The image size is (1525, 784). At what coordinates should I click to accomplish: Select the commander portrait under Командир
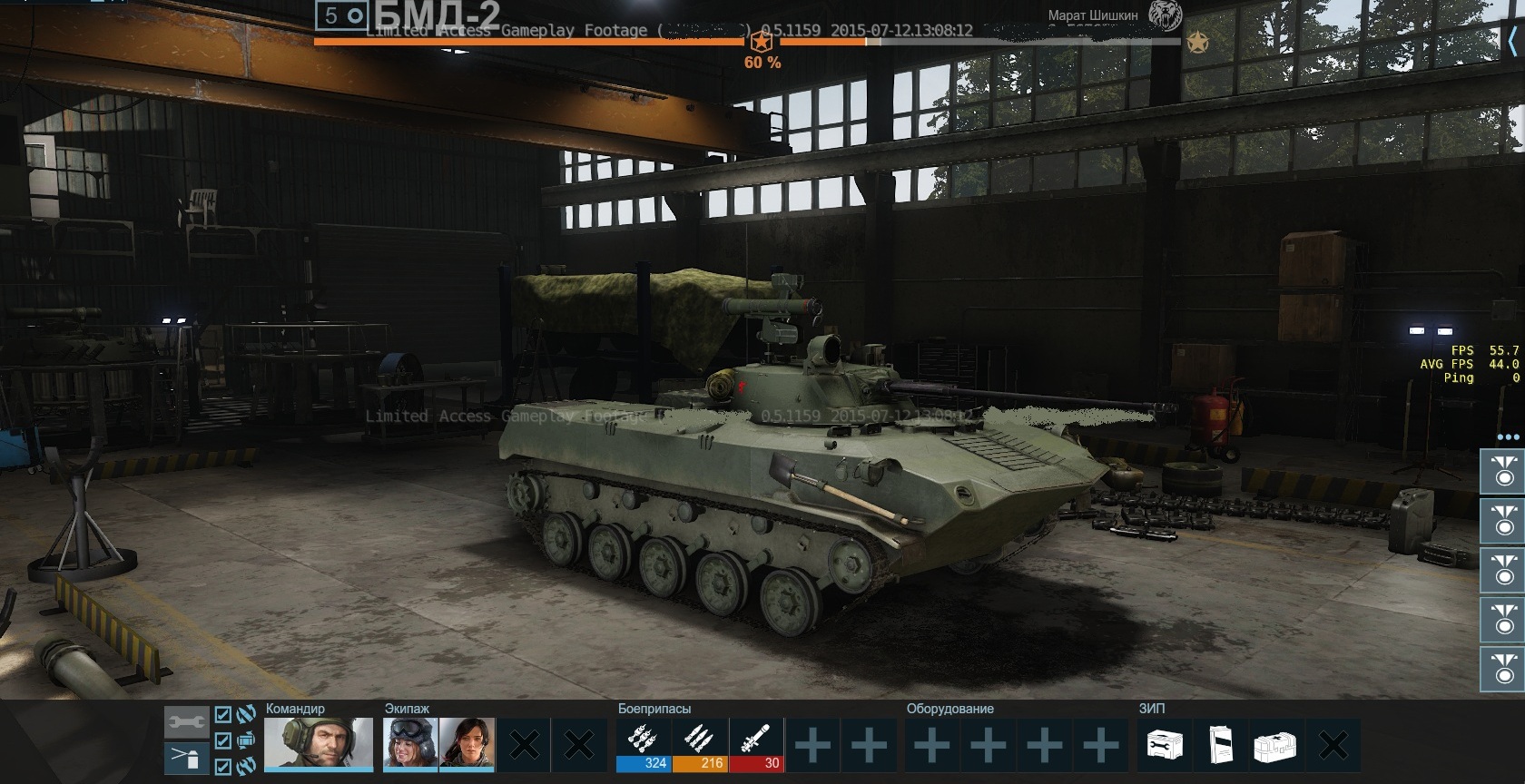[x=319, y=744]
